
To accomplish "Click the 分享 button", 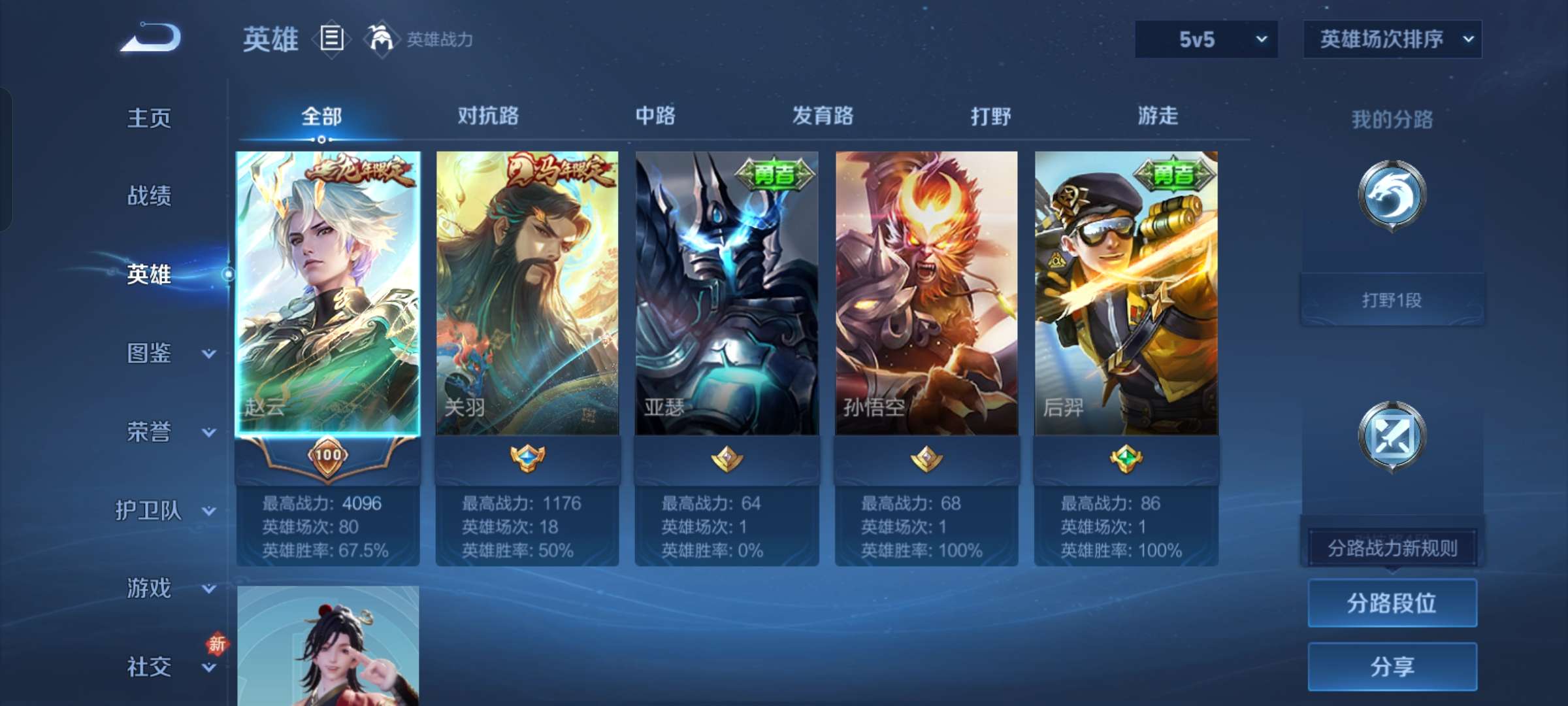I will (1392, 667).
